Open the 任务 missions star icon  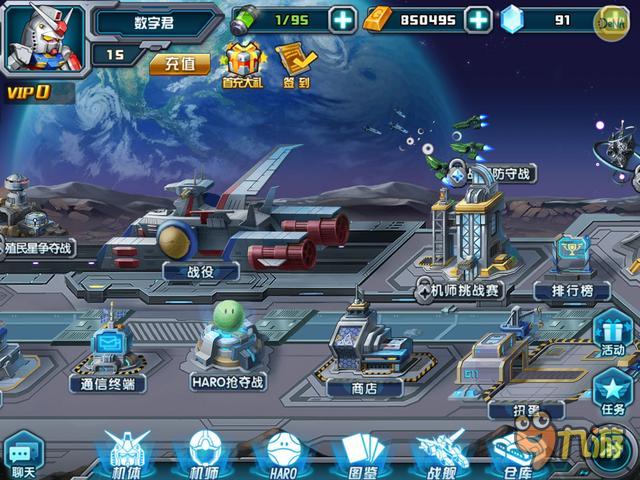(x=612, y=393)
